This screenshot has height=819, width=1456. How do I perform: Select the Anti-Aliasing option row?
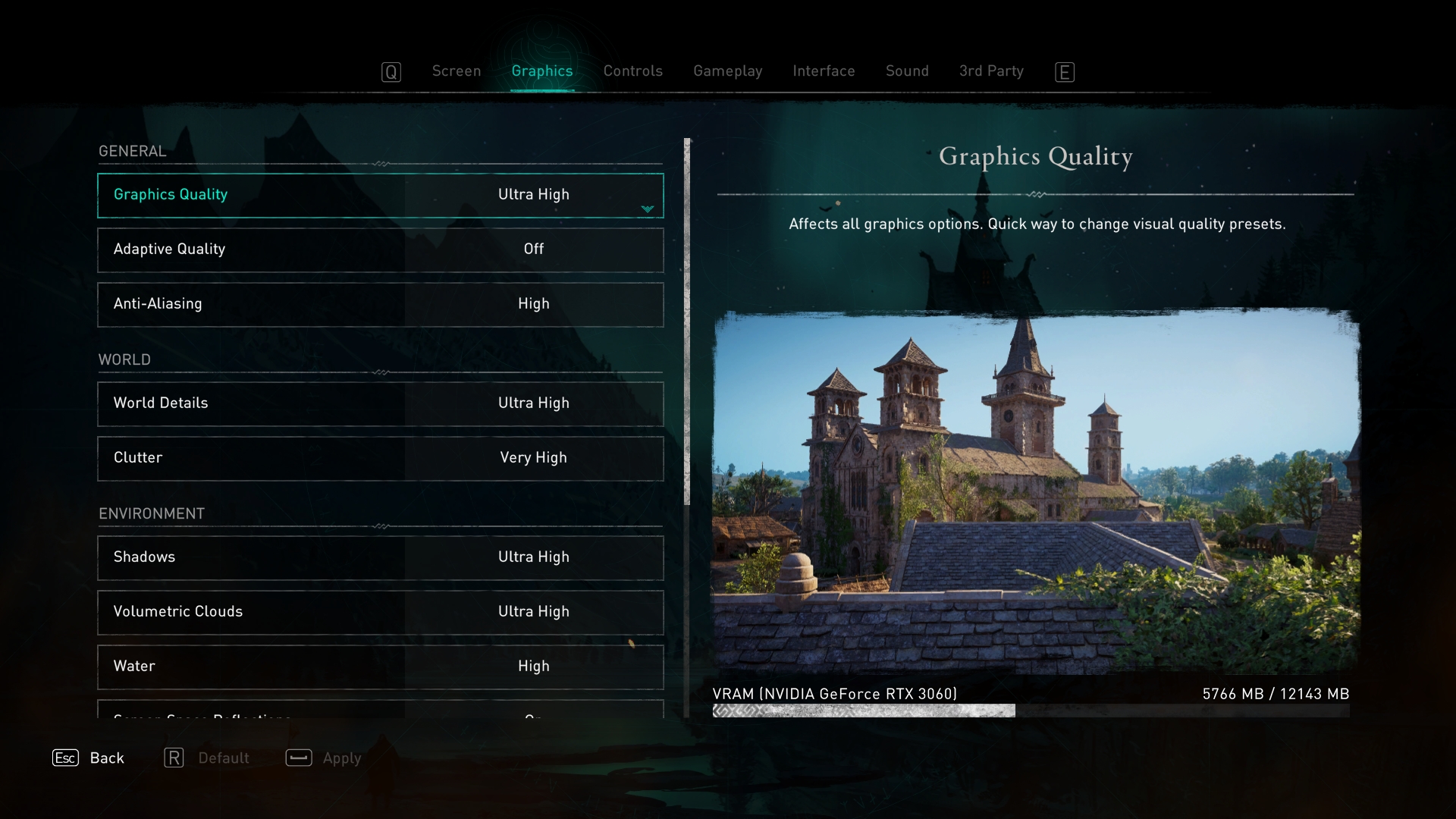381,305
